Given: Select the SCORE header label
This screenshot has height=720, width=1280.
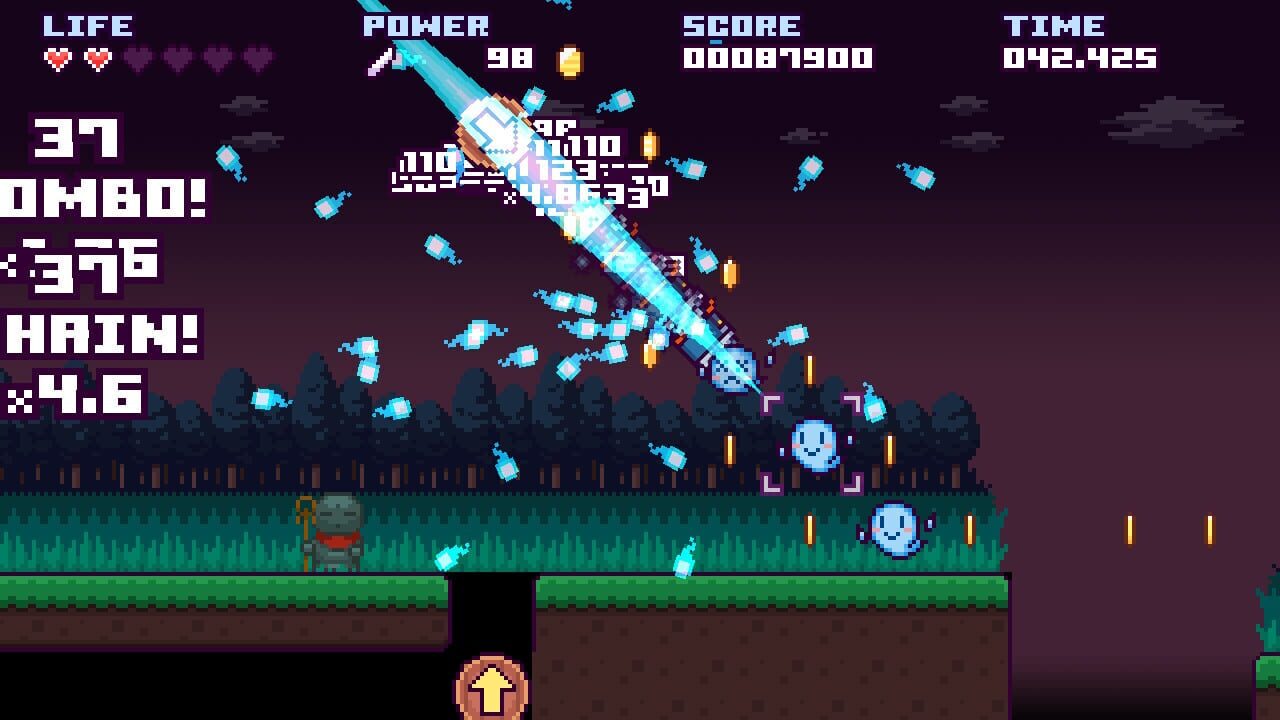Looking at the screenshot, I should click(x=740, y=25).
